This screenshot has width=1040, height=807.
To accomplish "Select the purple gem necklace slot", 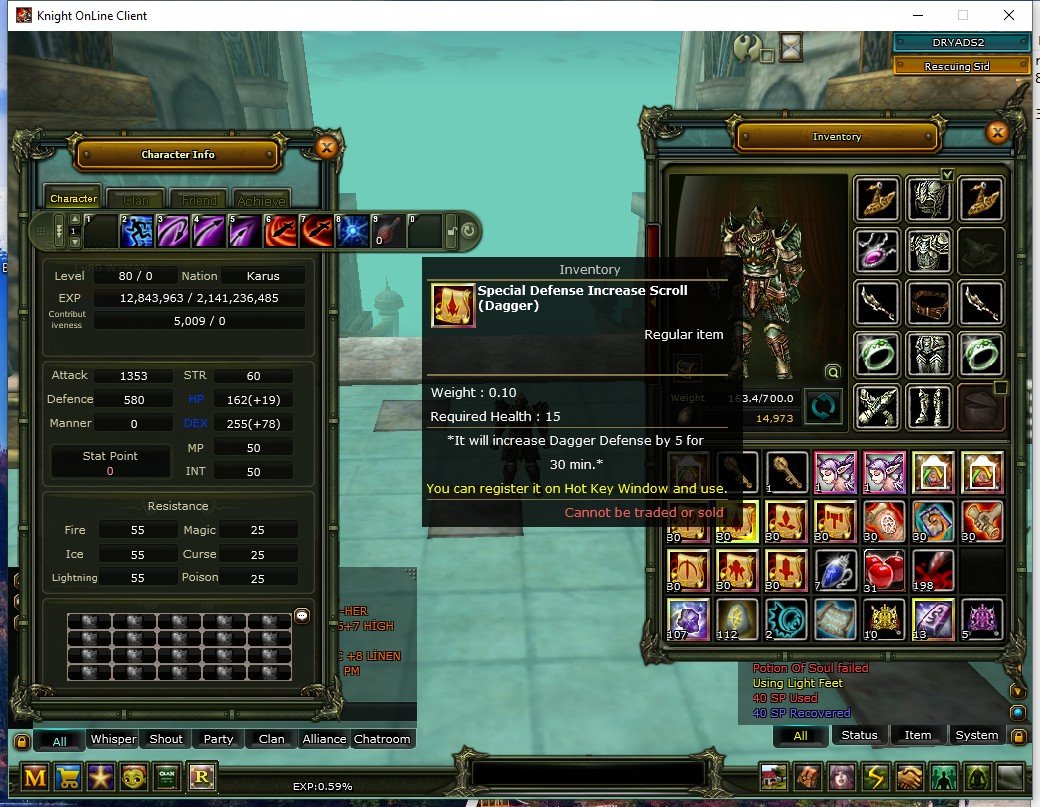I will 877,250.
